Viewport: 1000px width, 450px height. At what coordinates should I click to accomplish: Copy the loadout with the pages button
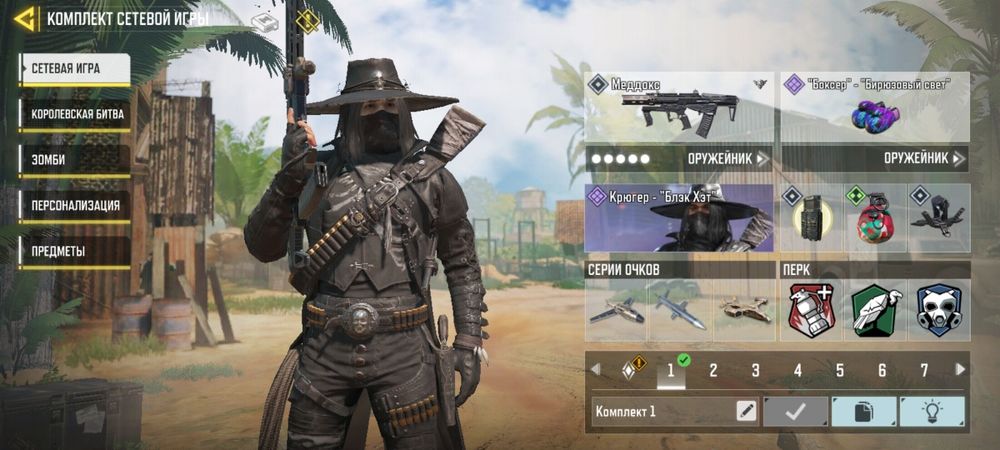(864, 411)
